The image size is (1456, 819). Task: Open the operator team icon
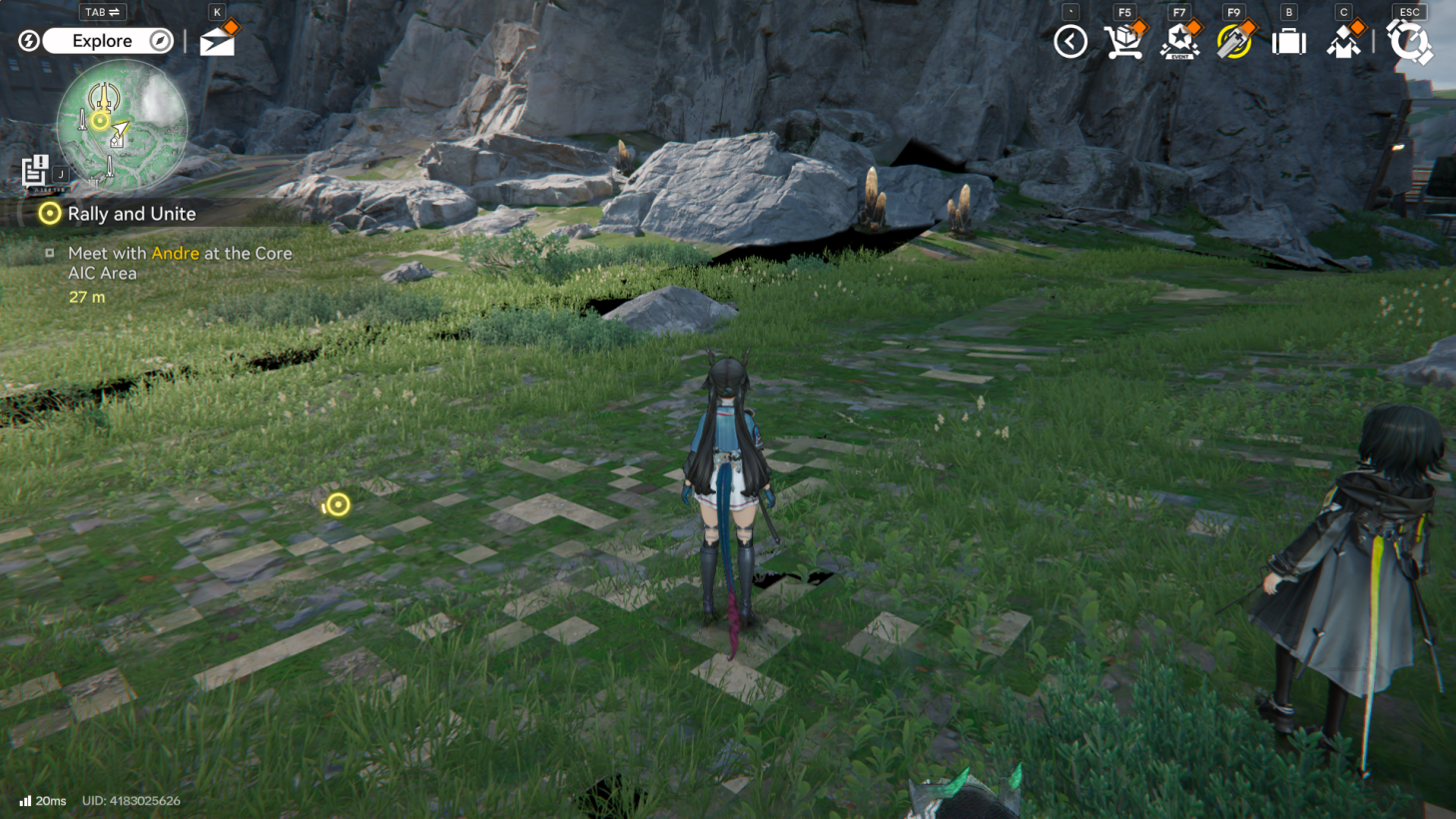pos(1344,42)
